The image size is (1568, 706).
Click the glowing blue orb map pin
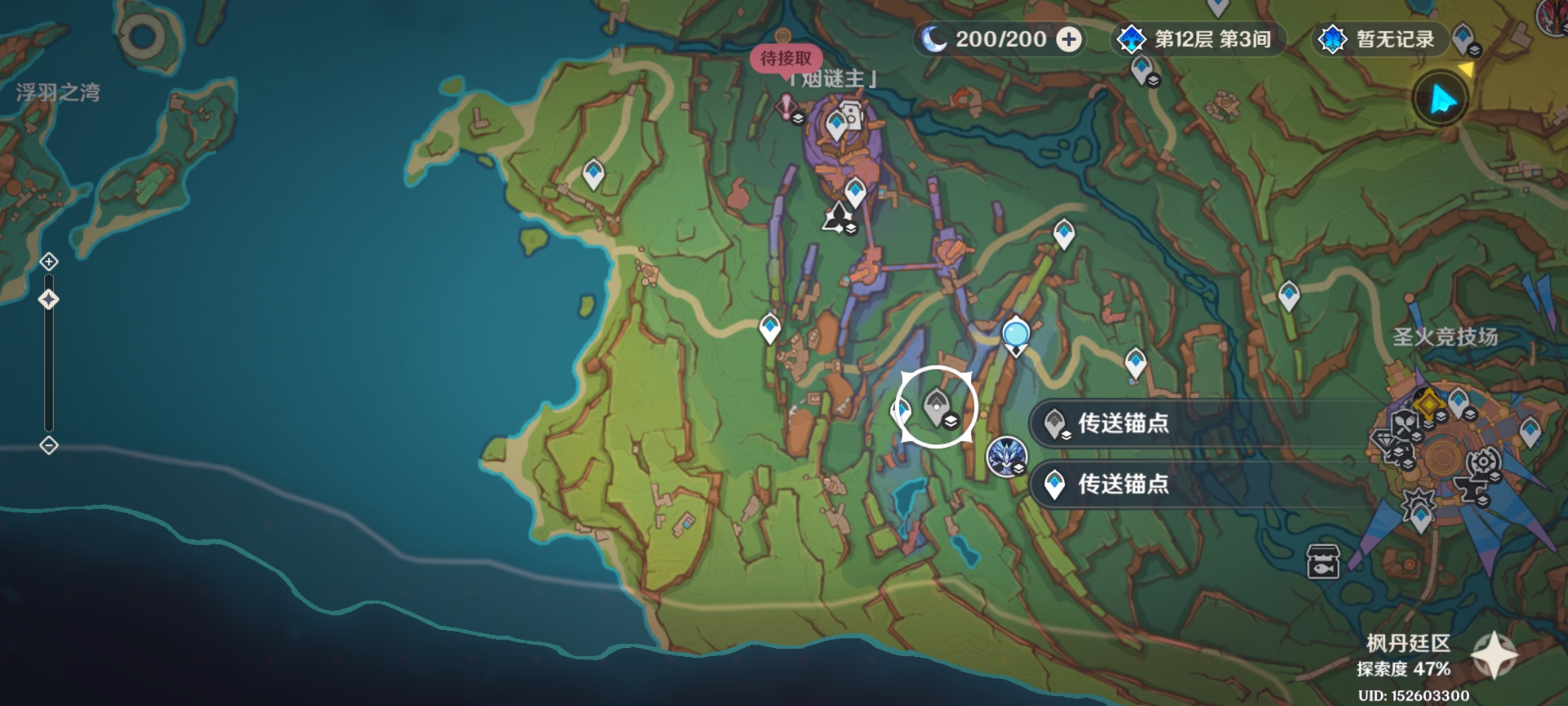[1016, 334]
